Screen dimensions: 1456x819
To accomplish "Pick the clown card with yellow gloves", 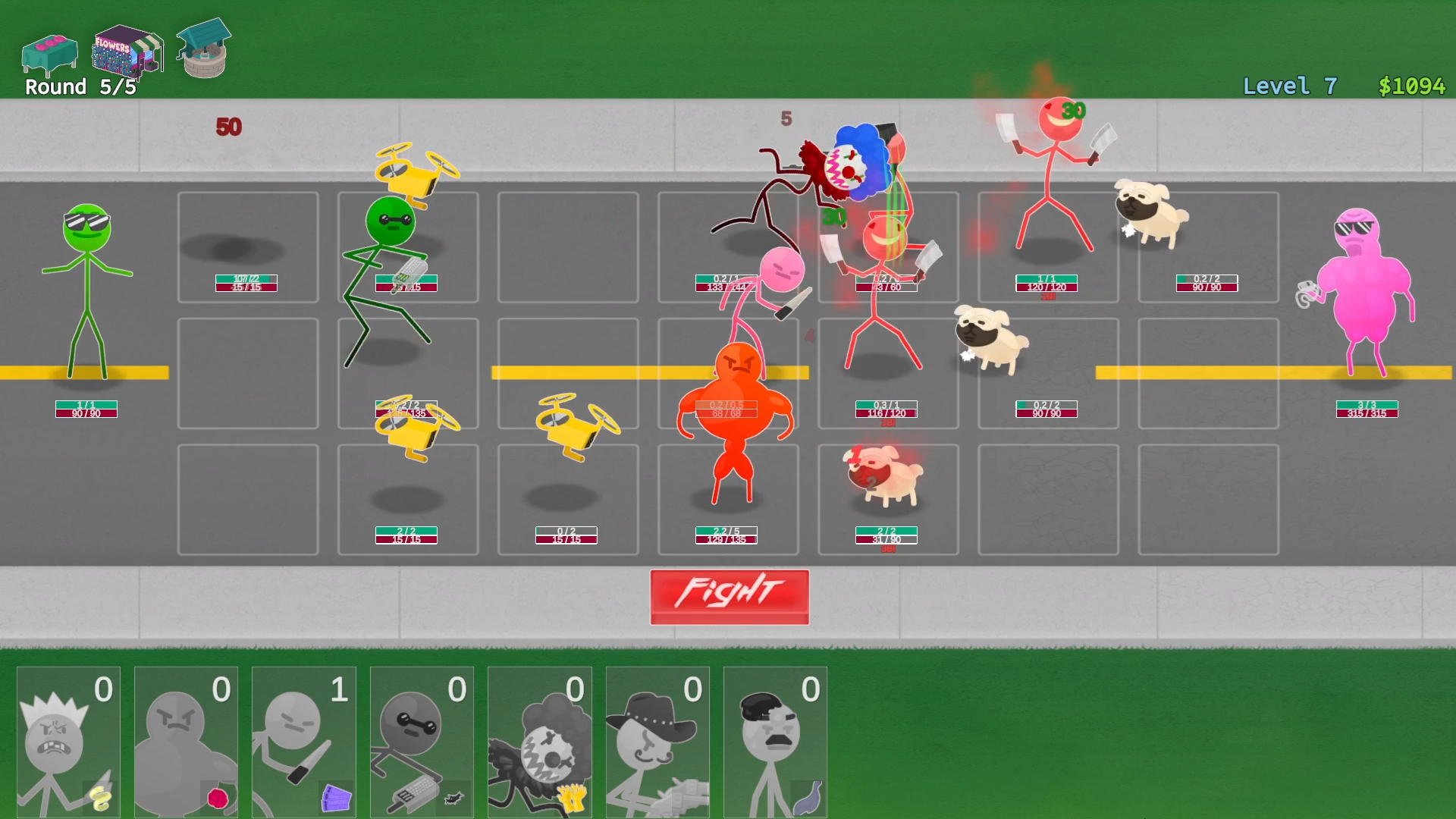I will (540, 739).
